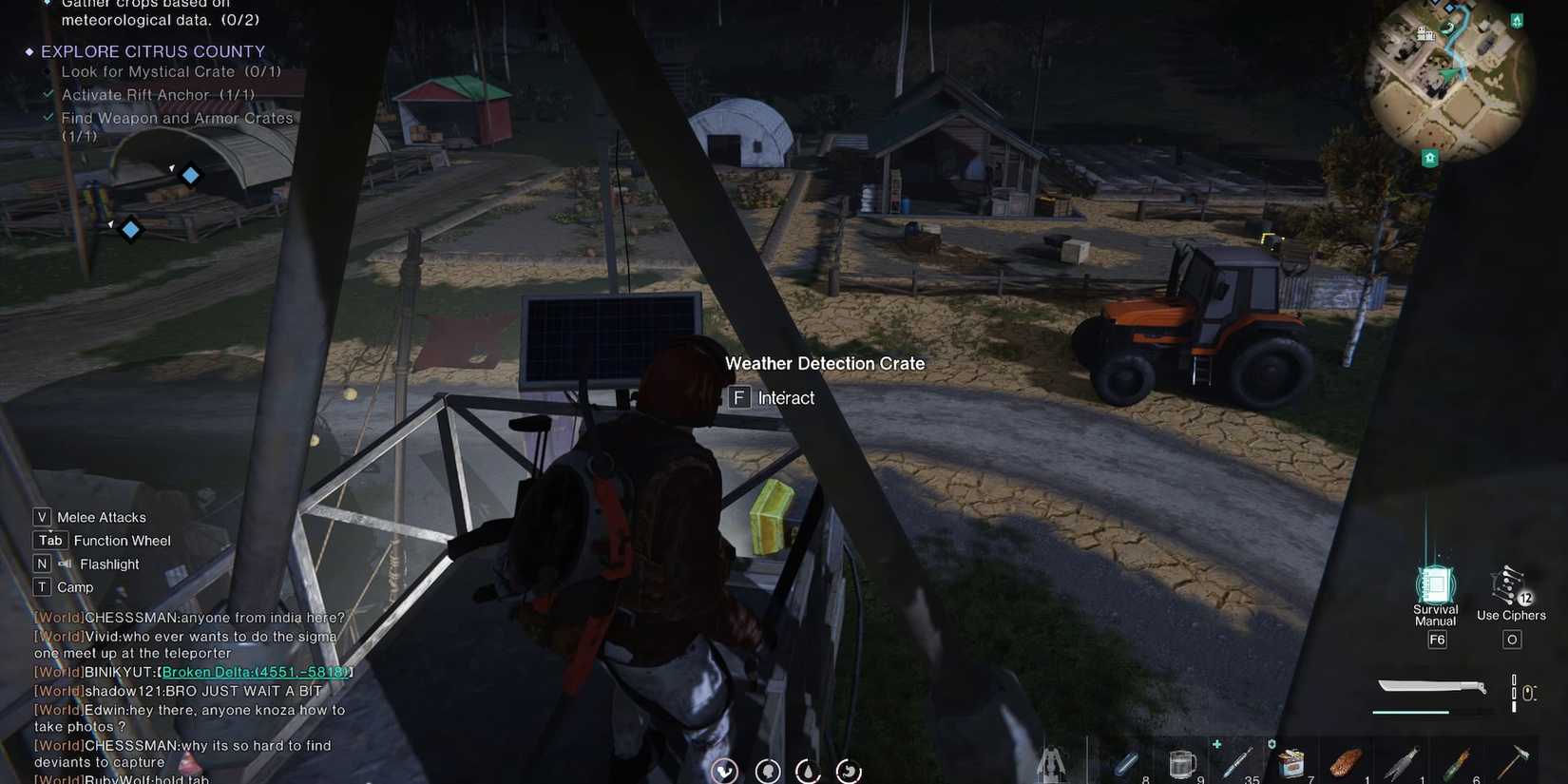Viewport: 1568px width, 784px height.
Task: Click the Use Ciphers icon
Action: [1509, 586]
